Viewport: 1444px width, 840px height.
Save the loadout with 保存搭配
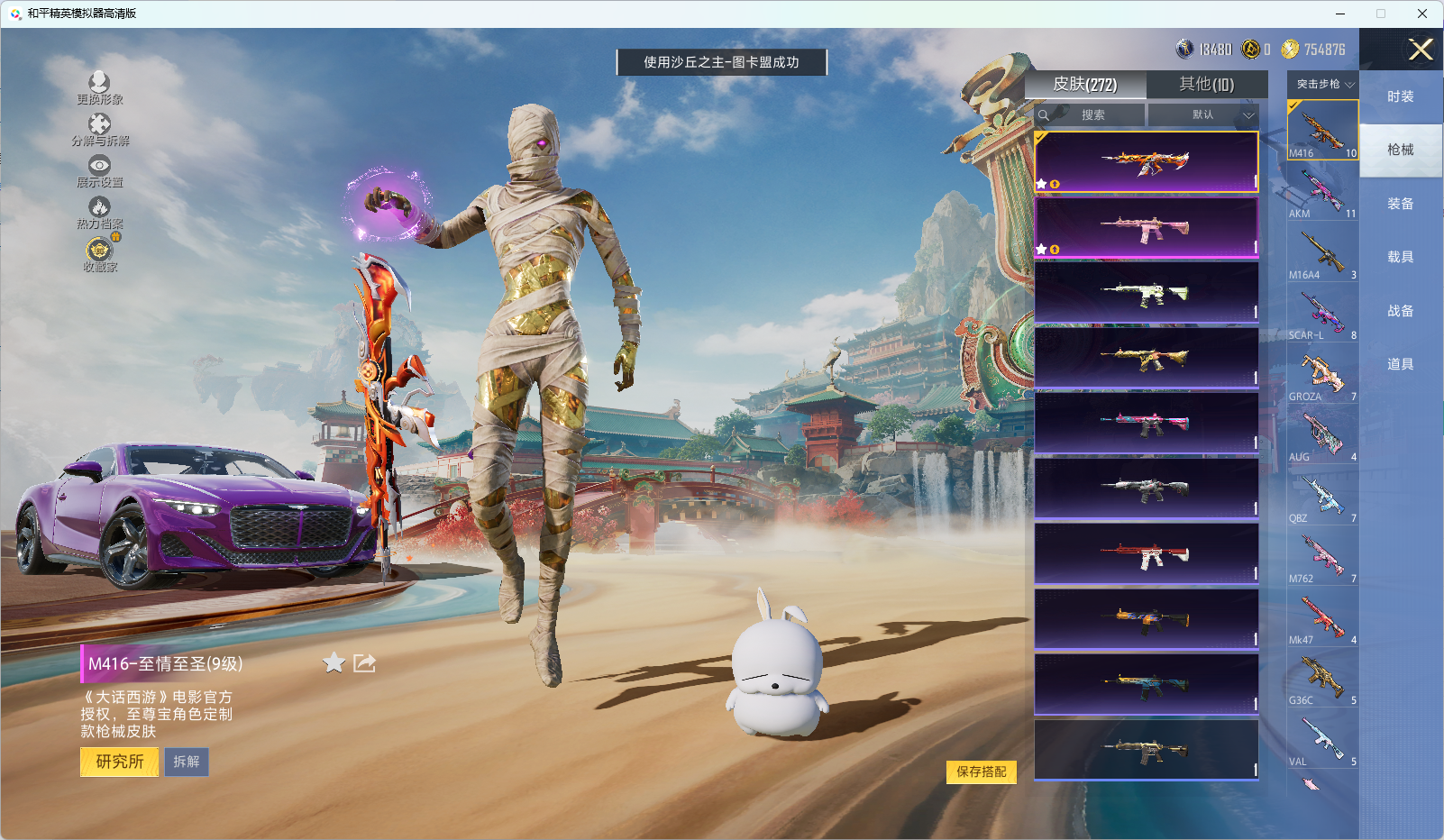click(981, 772)
